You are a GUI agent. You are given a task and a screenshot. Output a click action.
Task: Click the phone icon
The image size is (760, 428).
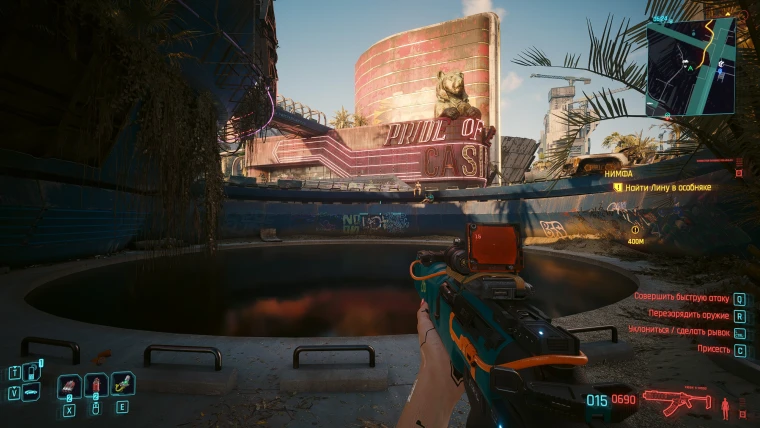pyautogui.click(x=30, y=371)
